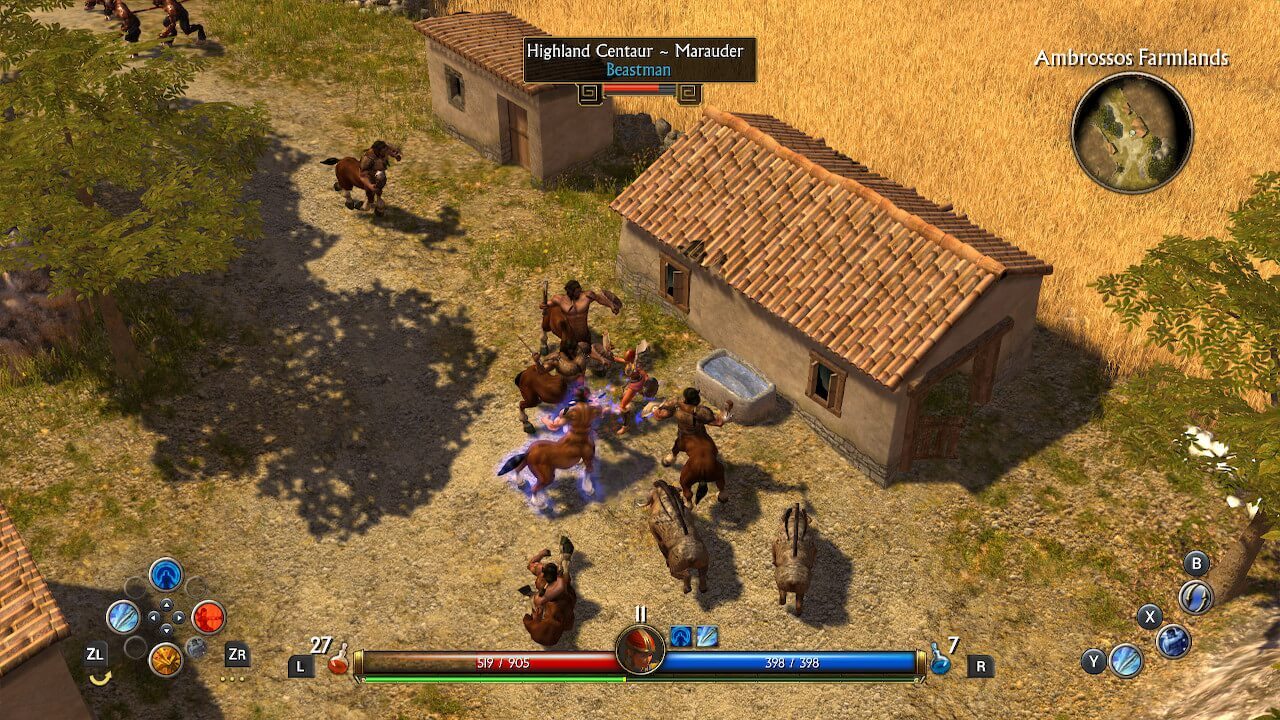The width and height of the screenshot is (1280, 720).
Task: Use the red health potion
Action: pyautogui.click(x=338, y=659)
